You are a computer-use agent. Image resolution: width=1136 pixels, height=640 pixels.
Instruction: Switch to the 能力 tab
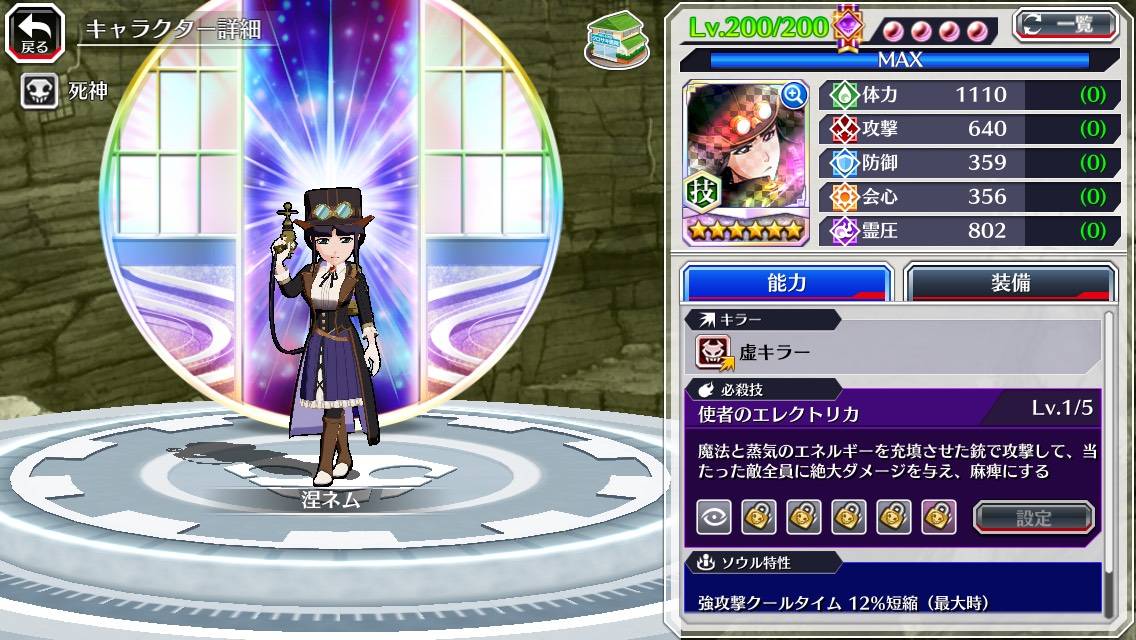click(786, 283)
